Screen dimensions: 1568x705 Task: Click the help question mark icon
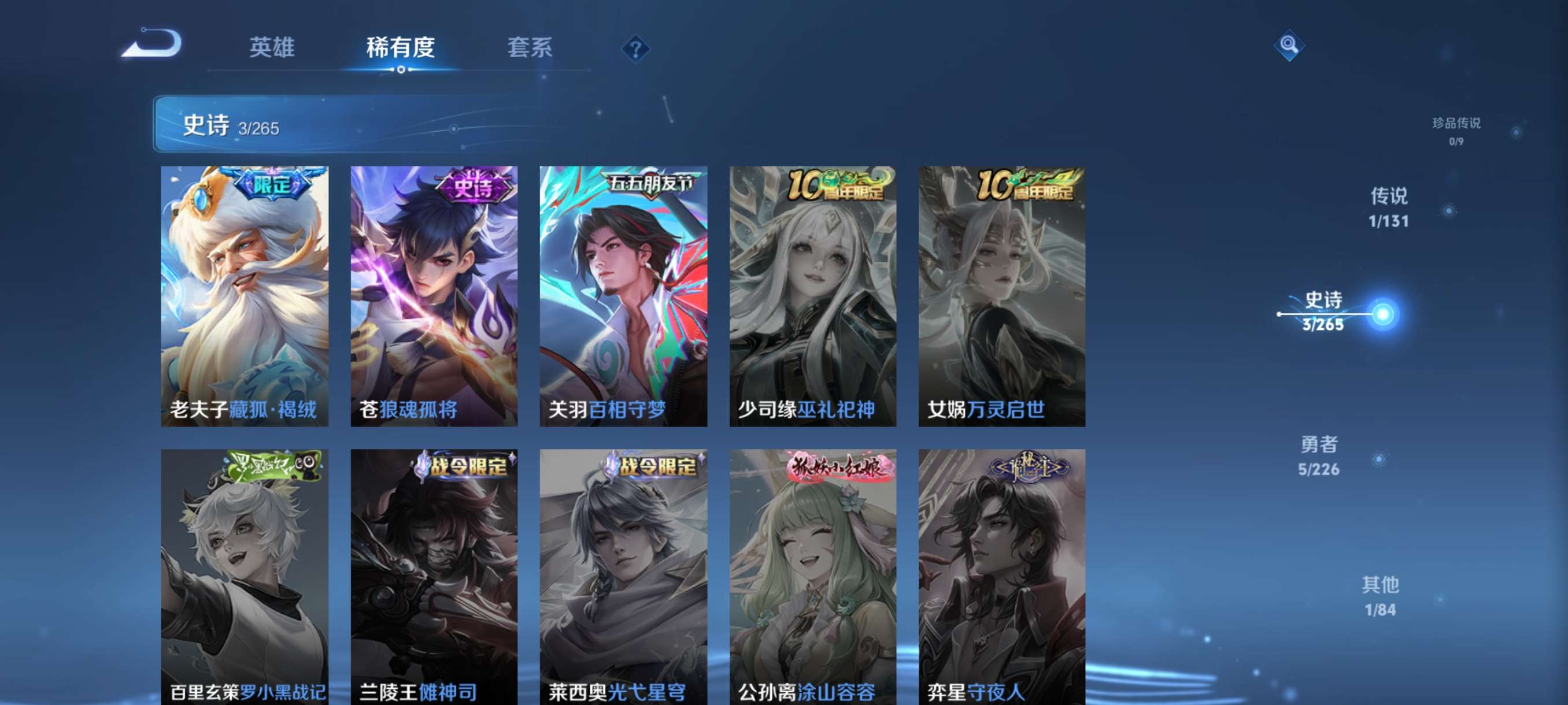[635, 49]
